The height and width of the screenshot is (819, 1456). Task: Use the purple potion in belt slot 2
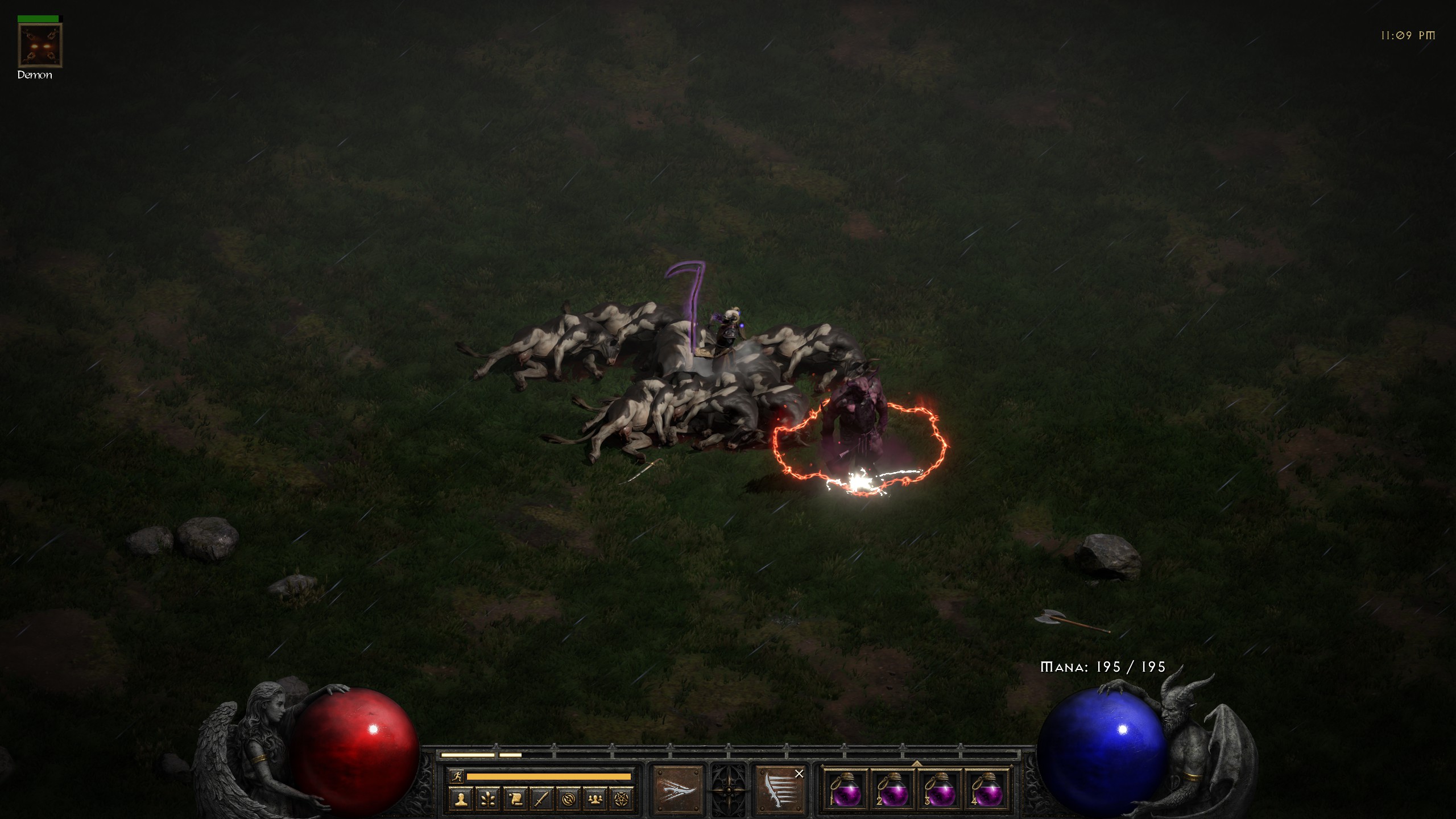click(892, 789)
